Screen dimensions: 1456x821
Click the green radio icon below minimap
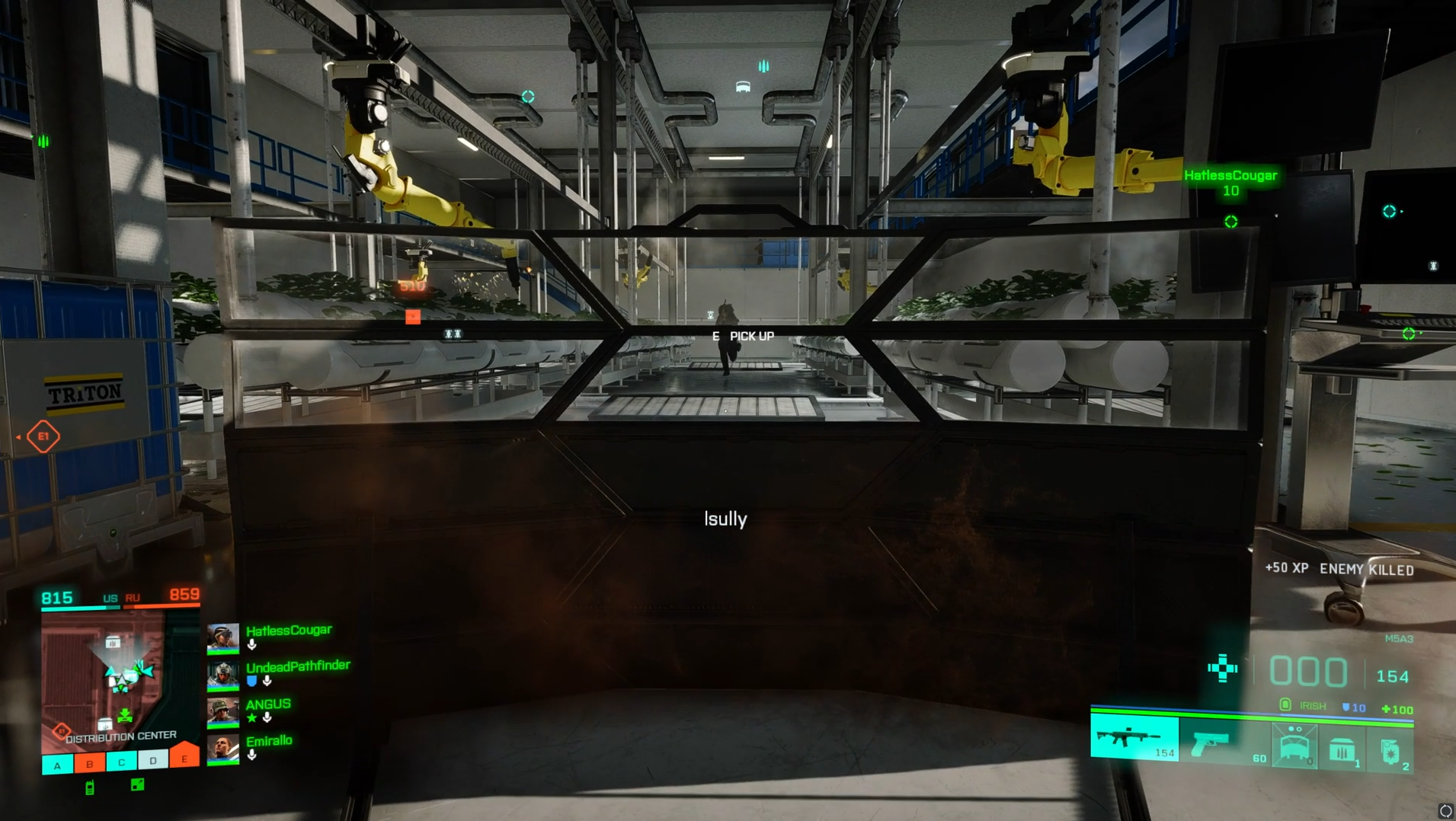pyautogui.click(x=90, y=787)
